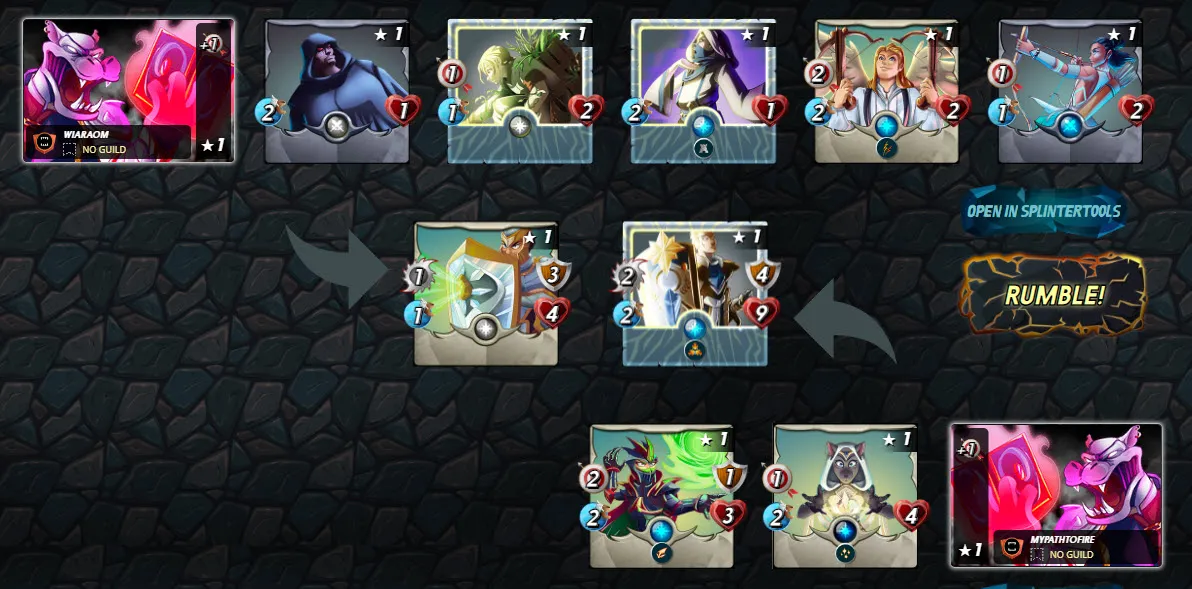The height and width of the screenshot is (589, 1192).
Task: Start the battle with the RUMBLE! button
Action: click(x=1054, y=295)
